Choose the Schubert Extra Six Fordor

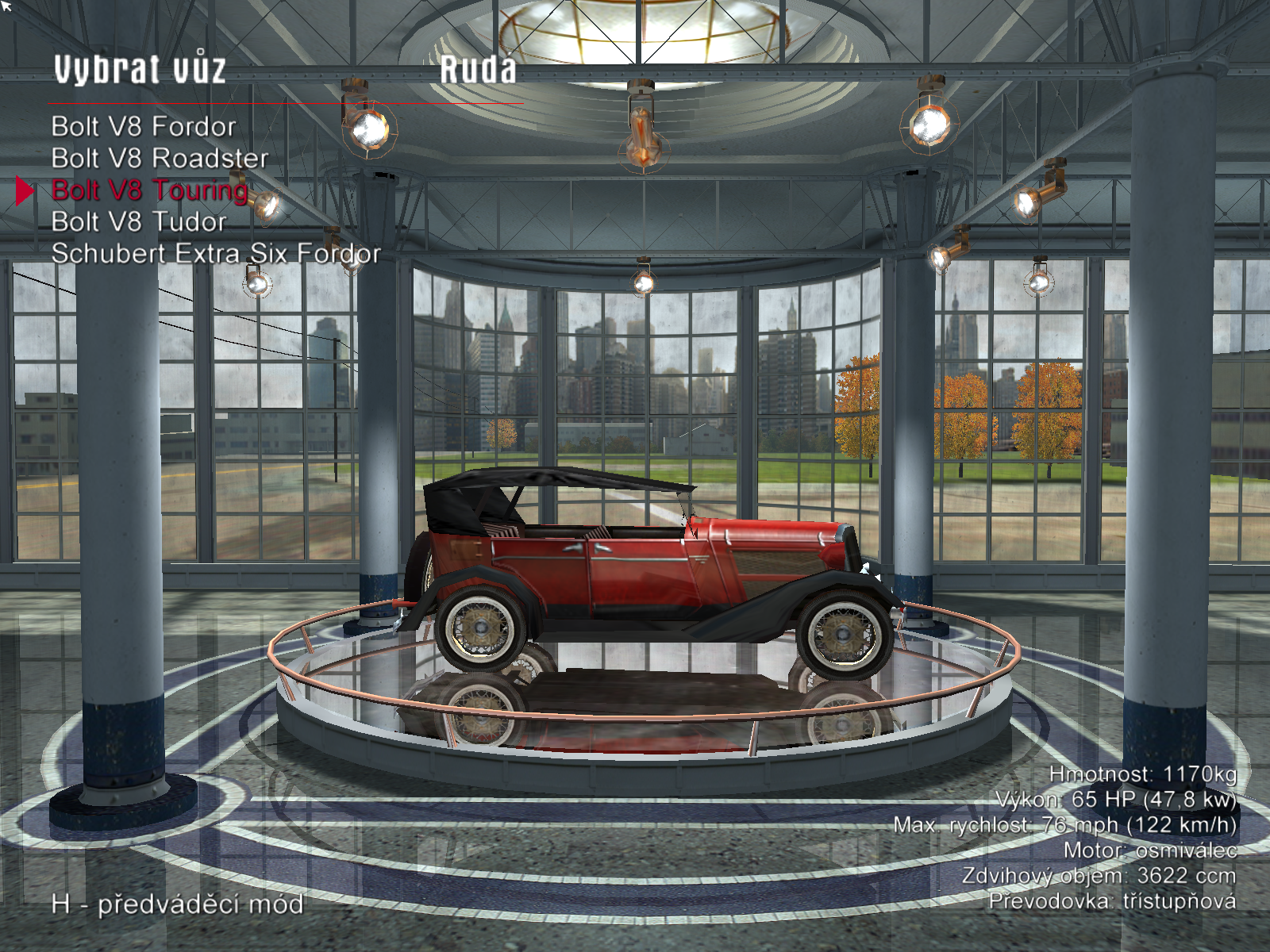(x=216, y=254)
